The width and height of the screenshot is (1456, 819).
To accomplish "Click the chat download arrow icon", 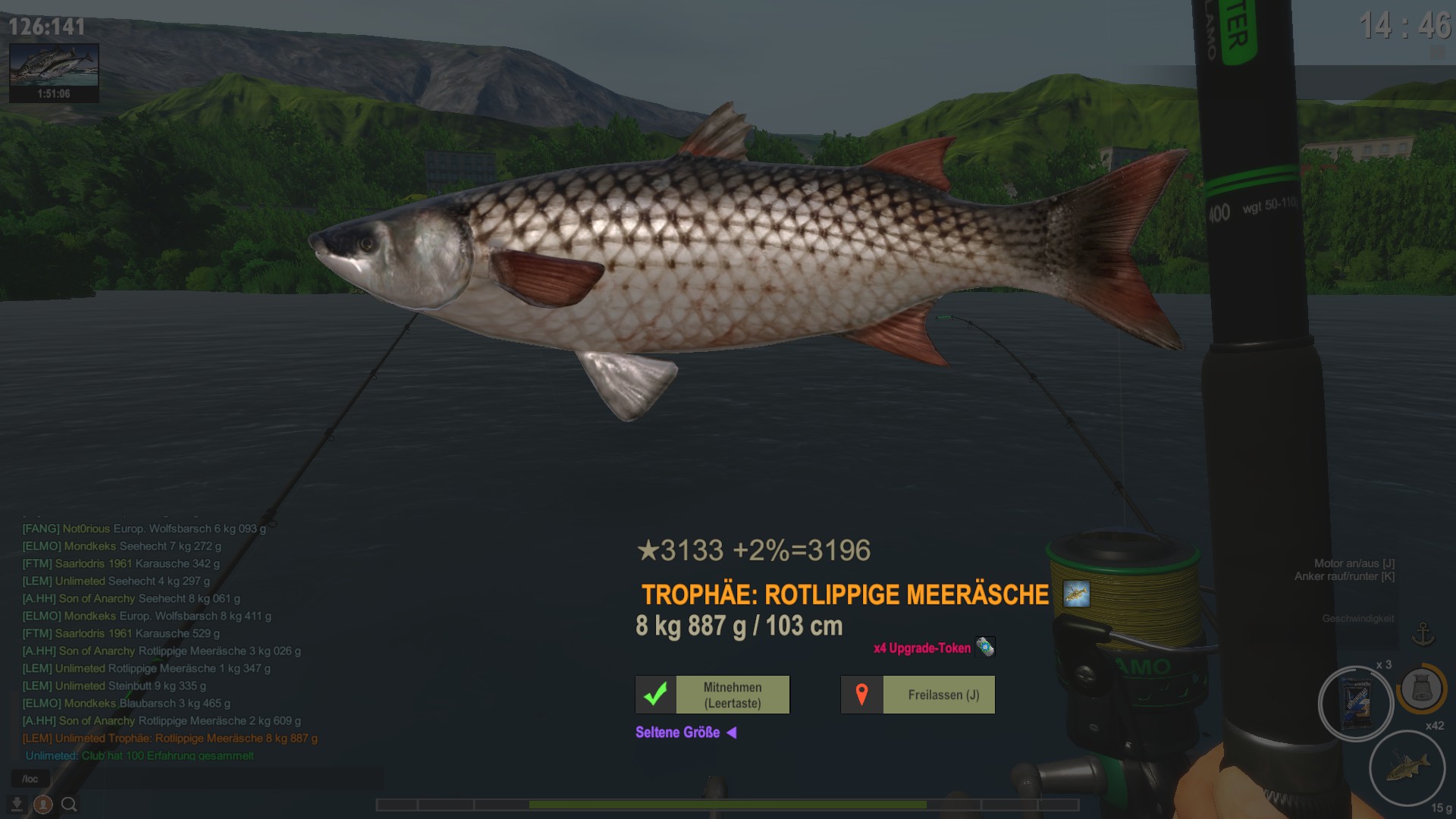I will (x=17, y=804).
